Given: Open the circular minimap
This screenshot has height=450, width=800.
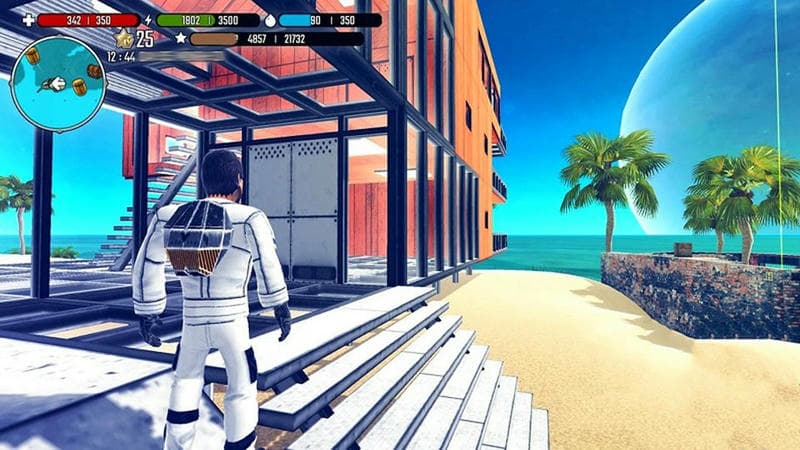Looking at the screenshot, I should (59, 83).
